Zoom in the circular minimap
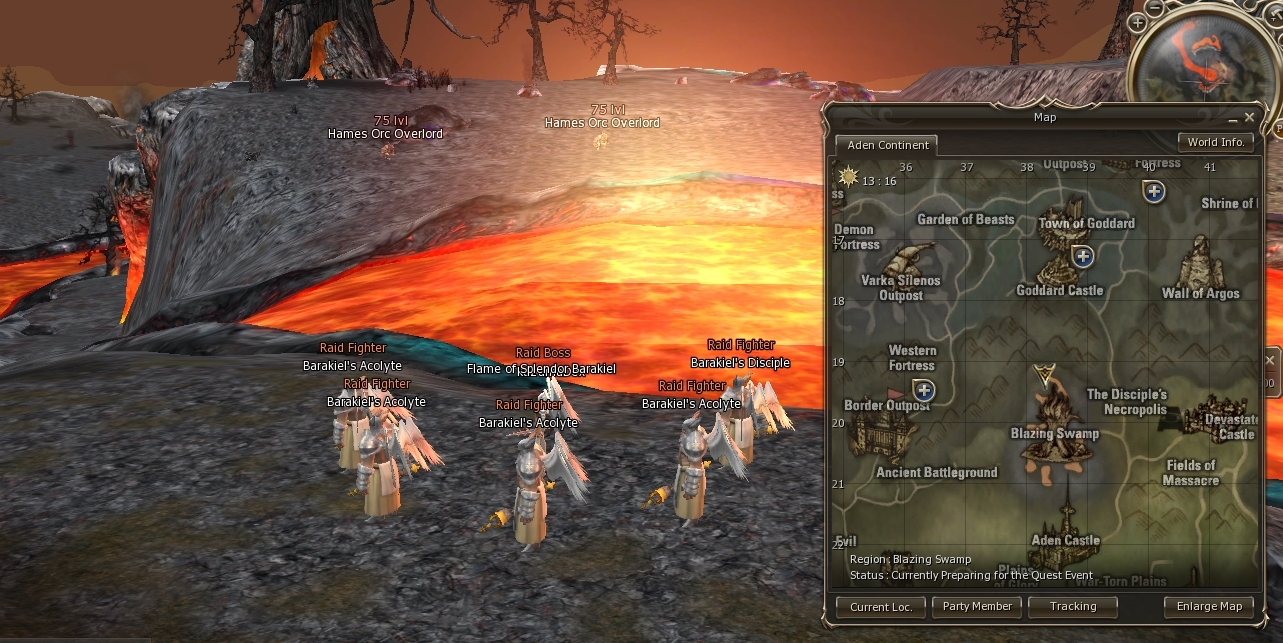 (x=1137, y=22)
